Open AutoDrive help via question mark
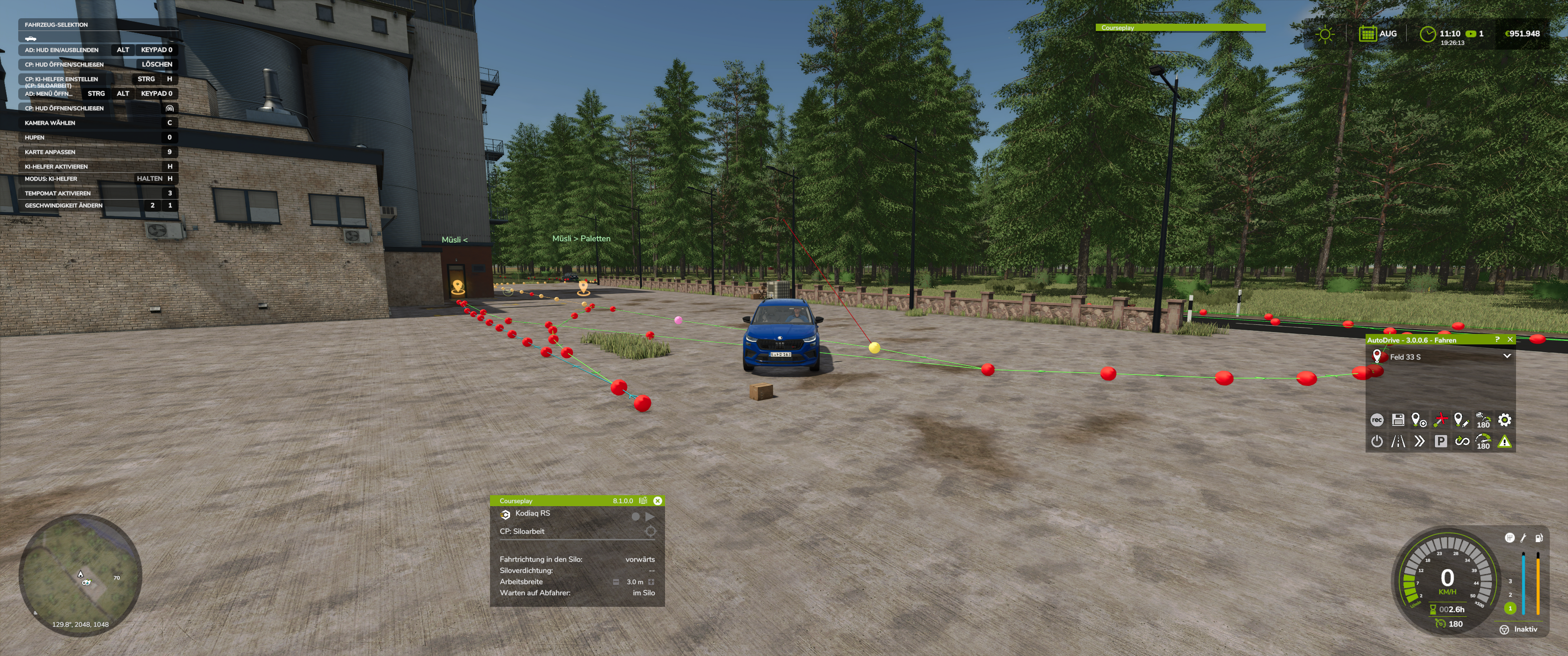The height and width of the screenshot is (656, 1568). pos(1497,339)
